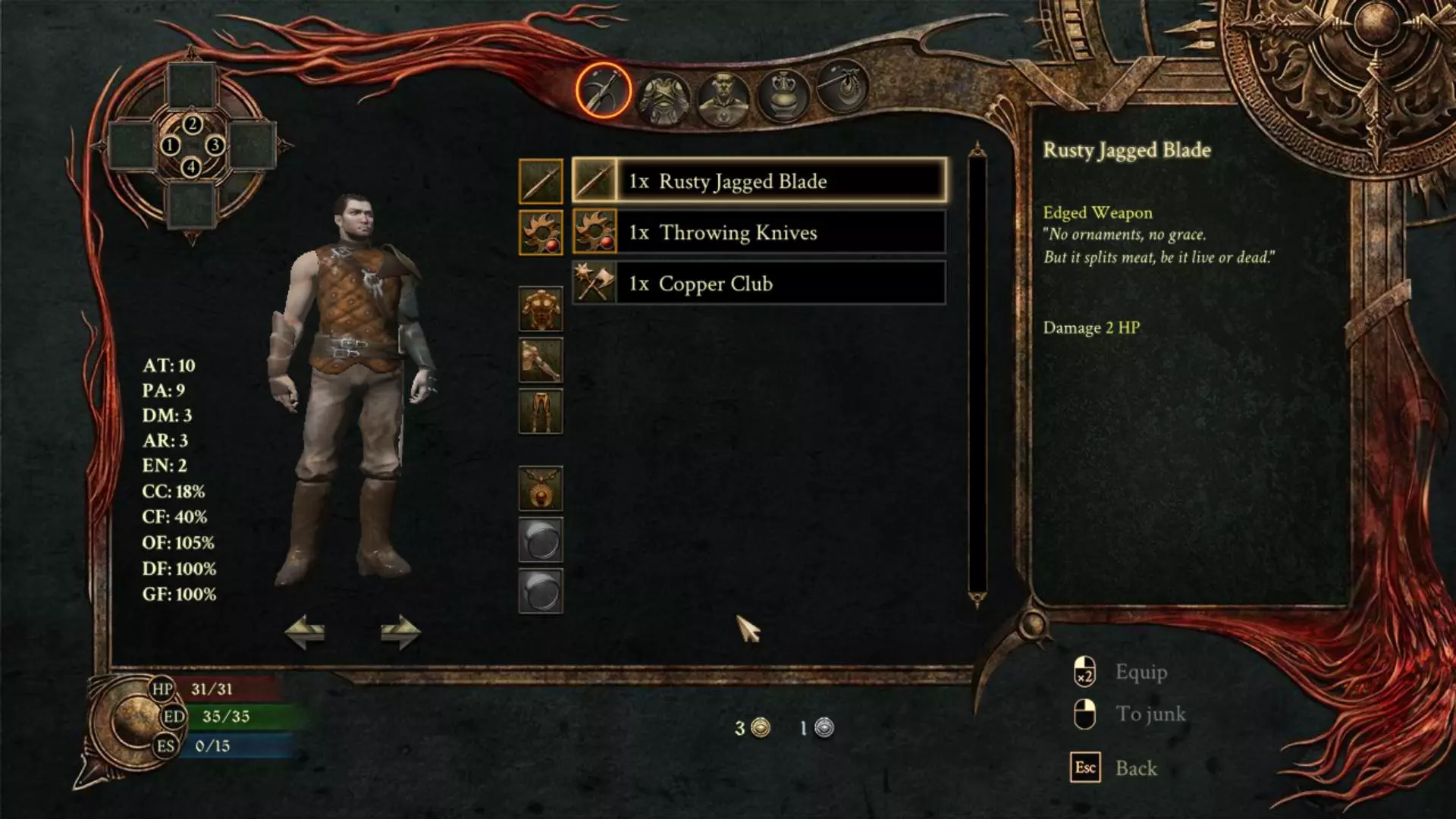Click the equipped sword weapon slot
1456x819 pixels.
[x=541, y=181]
